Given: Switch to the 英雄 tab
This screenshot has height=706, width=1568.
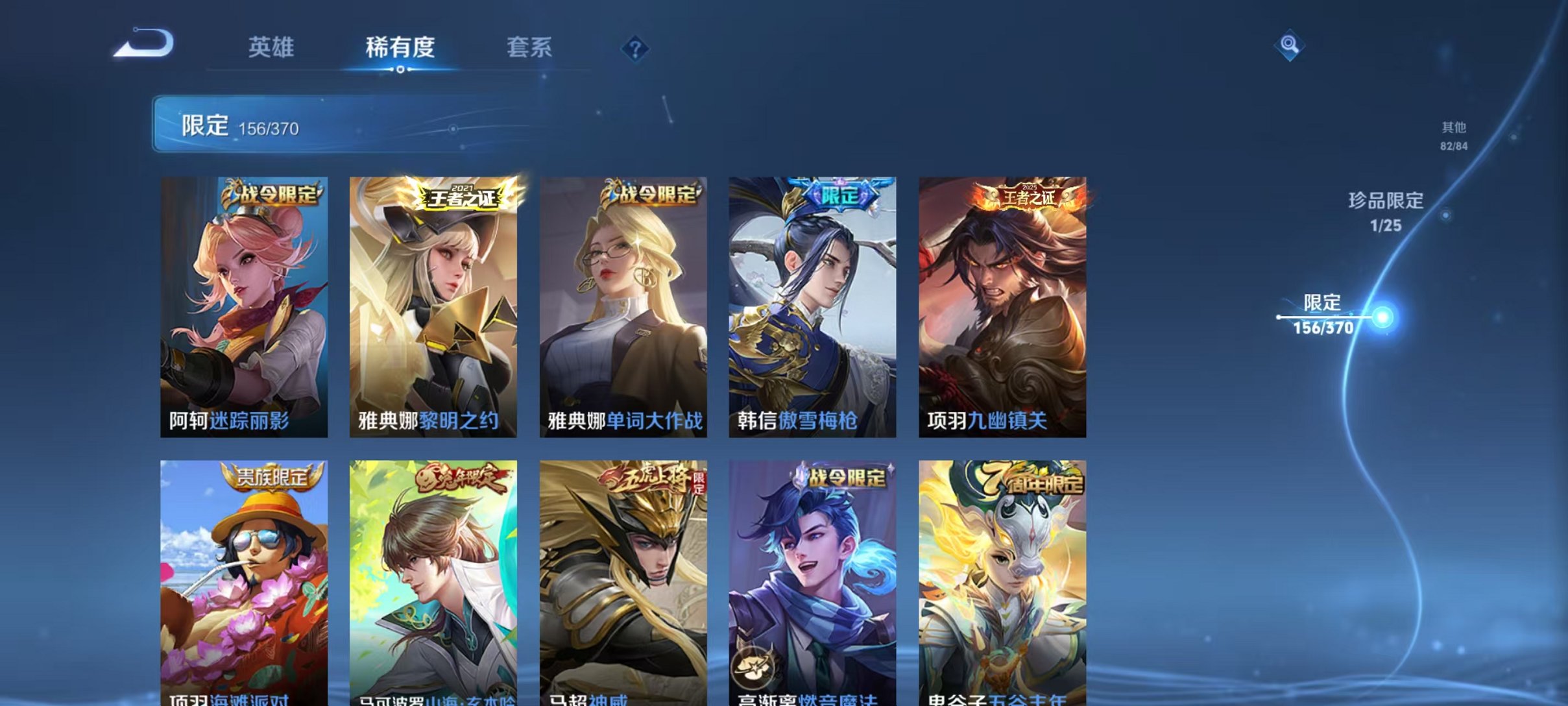Looking at the screenshot, I should pyautogui.click(x=272, y=47).
